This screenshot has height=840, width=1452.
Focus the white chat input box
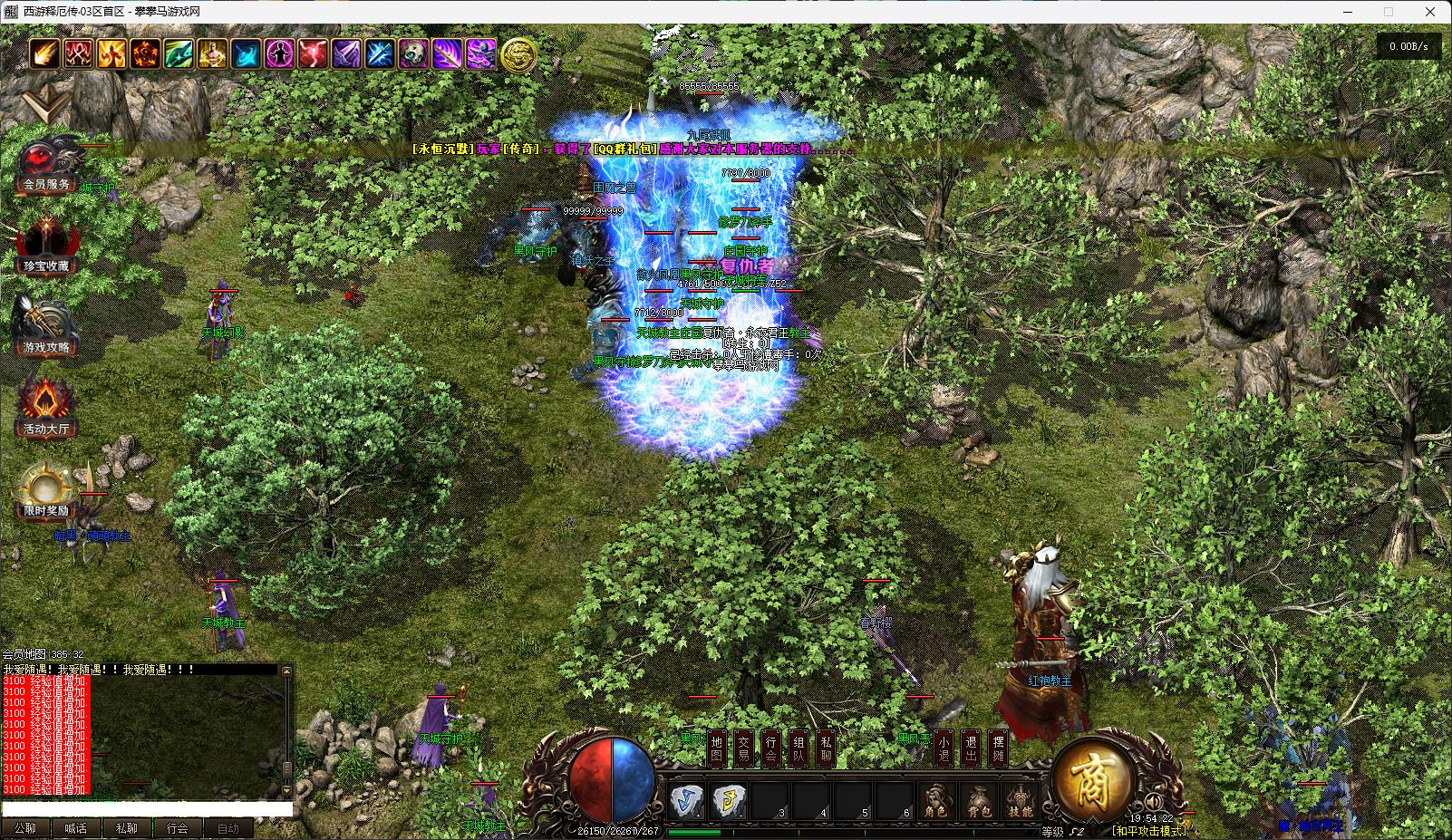(x=147, y=809)
